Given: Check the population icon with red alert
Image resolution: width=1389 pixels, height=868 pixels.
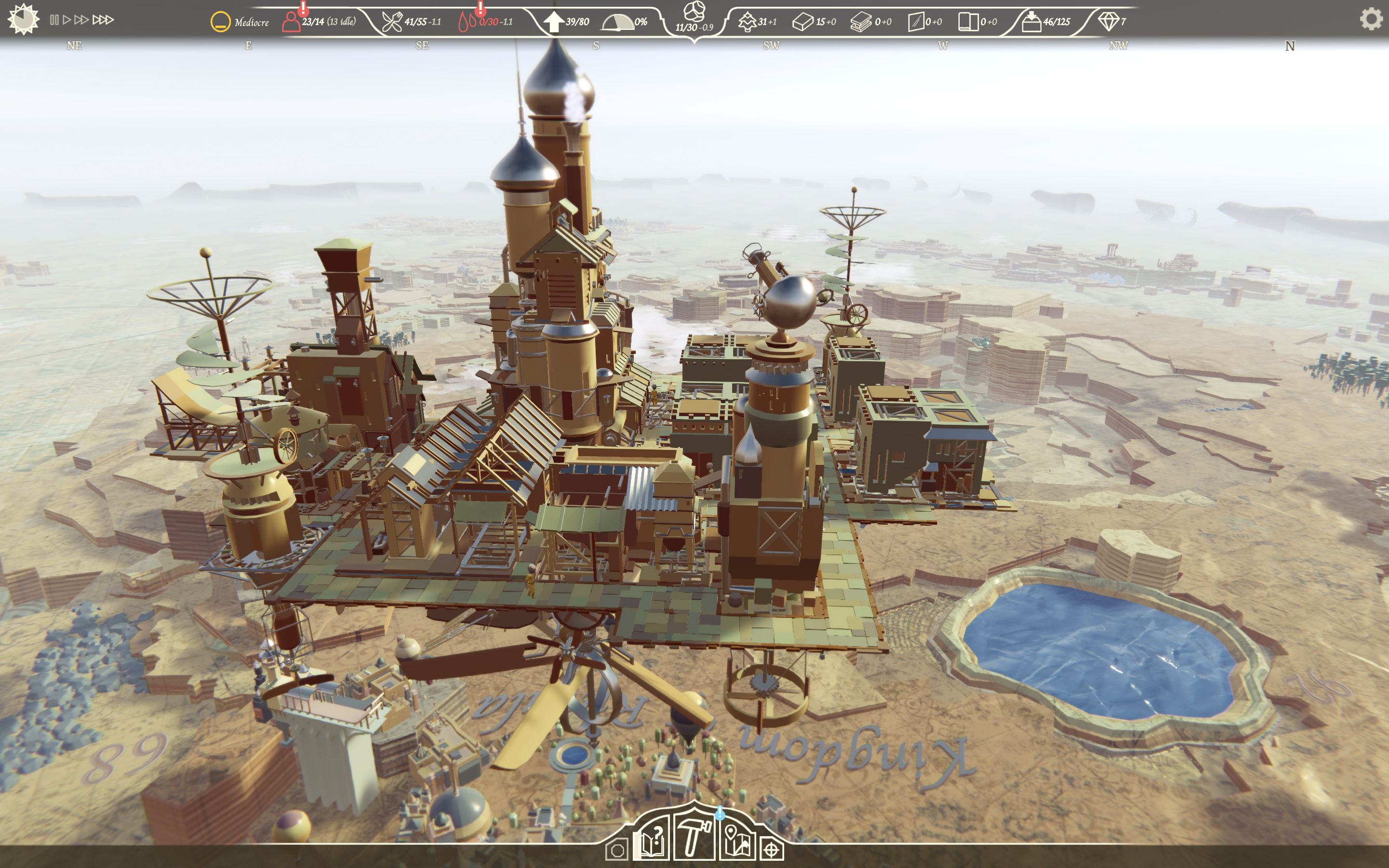Looking at the screenshot, I should coord(292,21).
